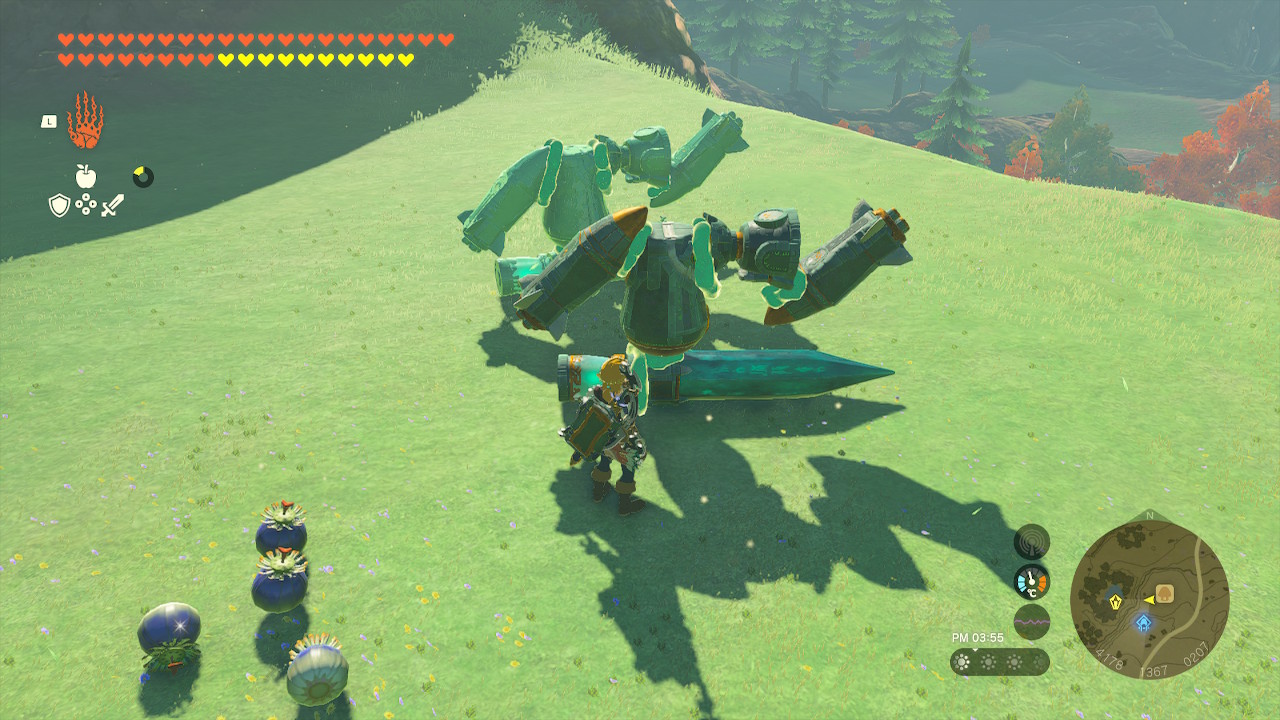Image resolution: width=1280 pixels, height=720 pixels.
Task: Click the yellow pin marker on minimap
Action: coord(1116,602)
